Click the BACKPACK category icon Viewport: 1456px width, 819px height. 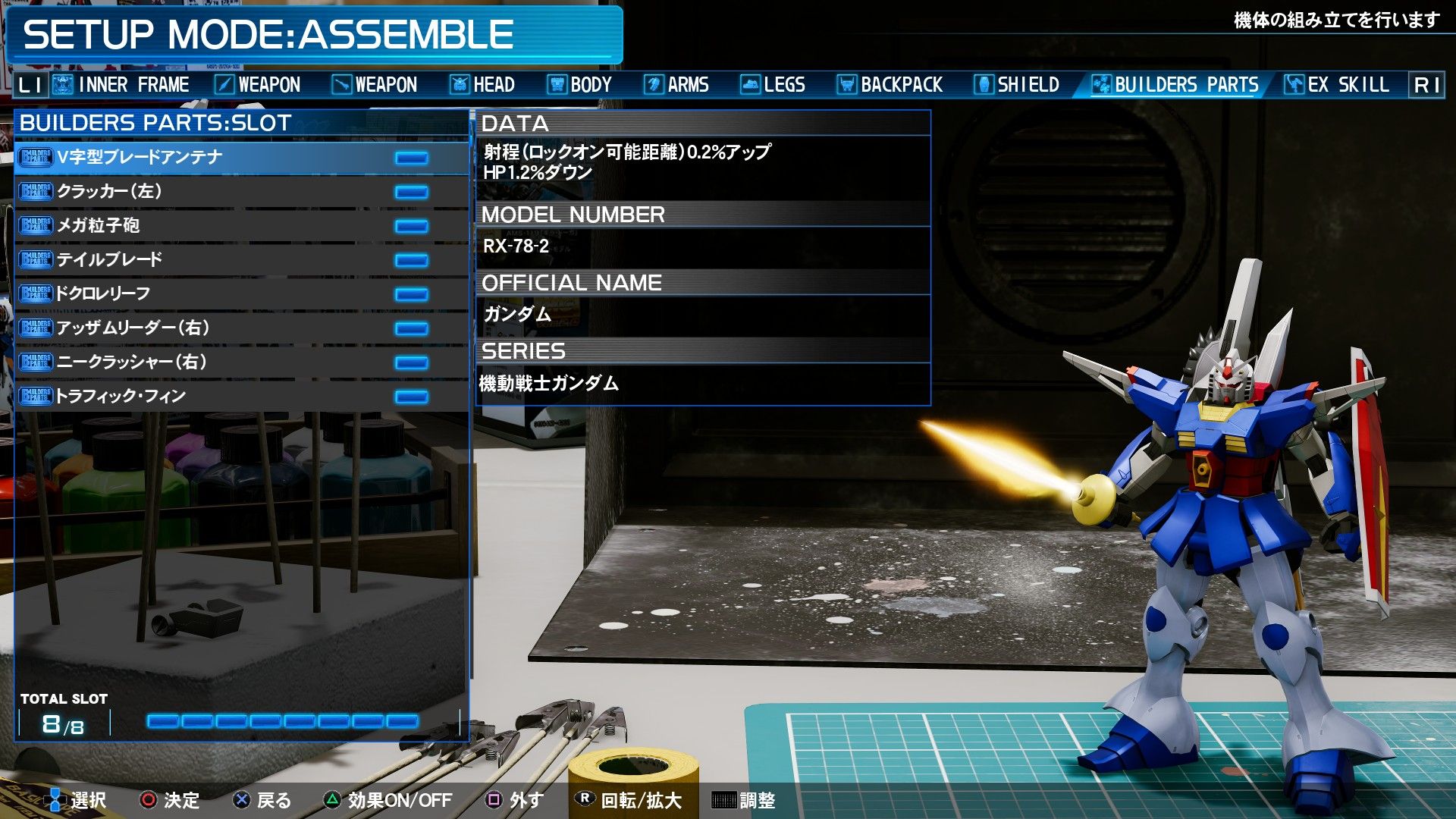click(x=847, y=84)
